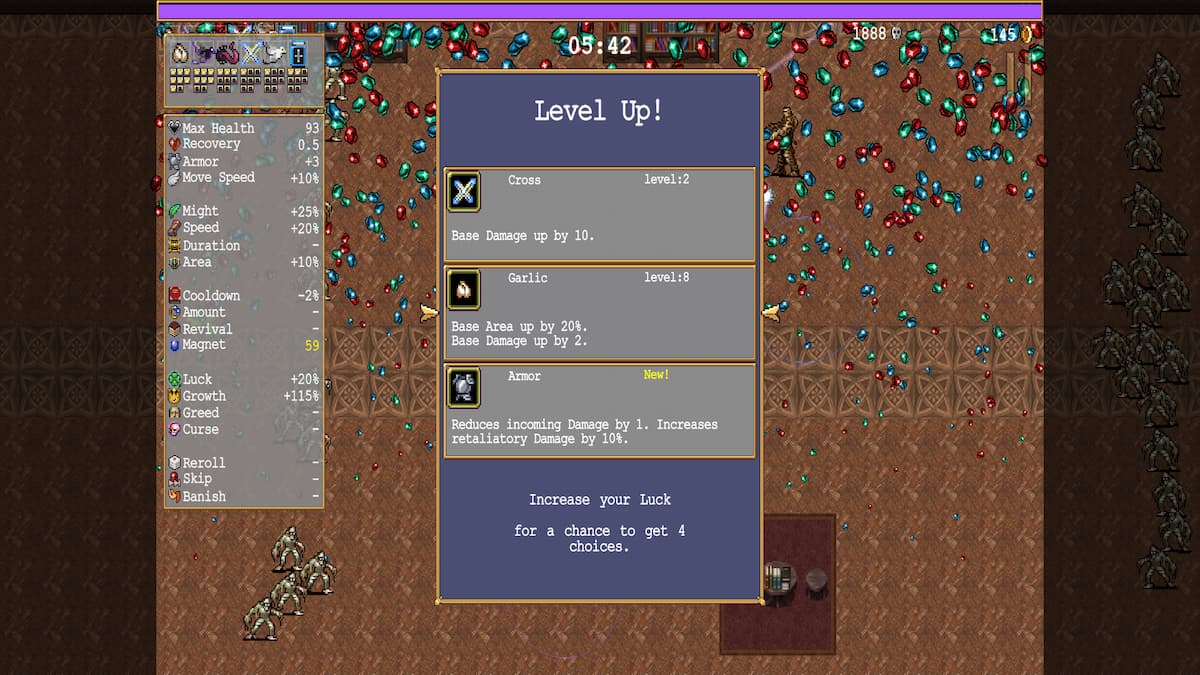1200x675 pixels.
Task: Pick the new Armor item
Action: click(599, 410)
